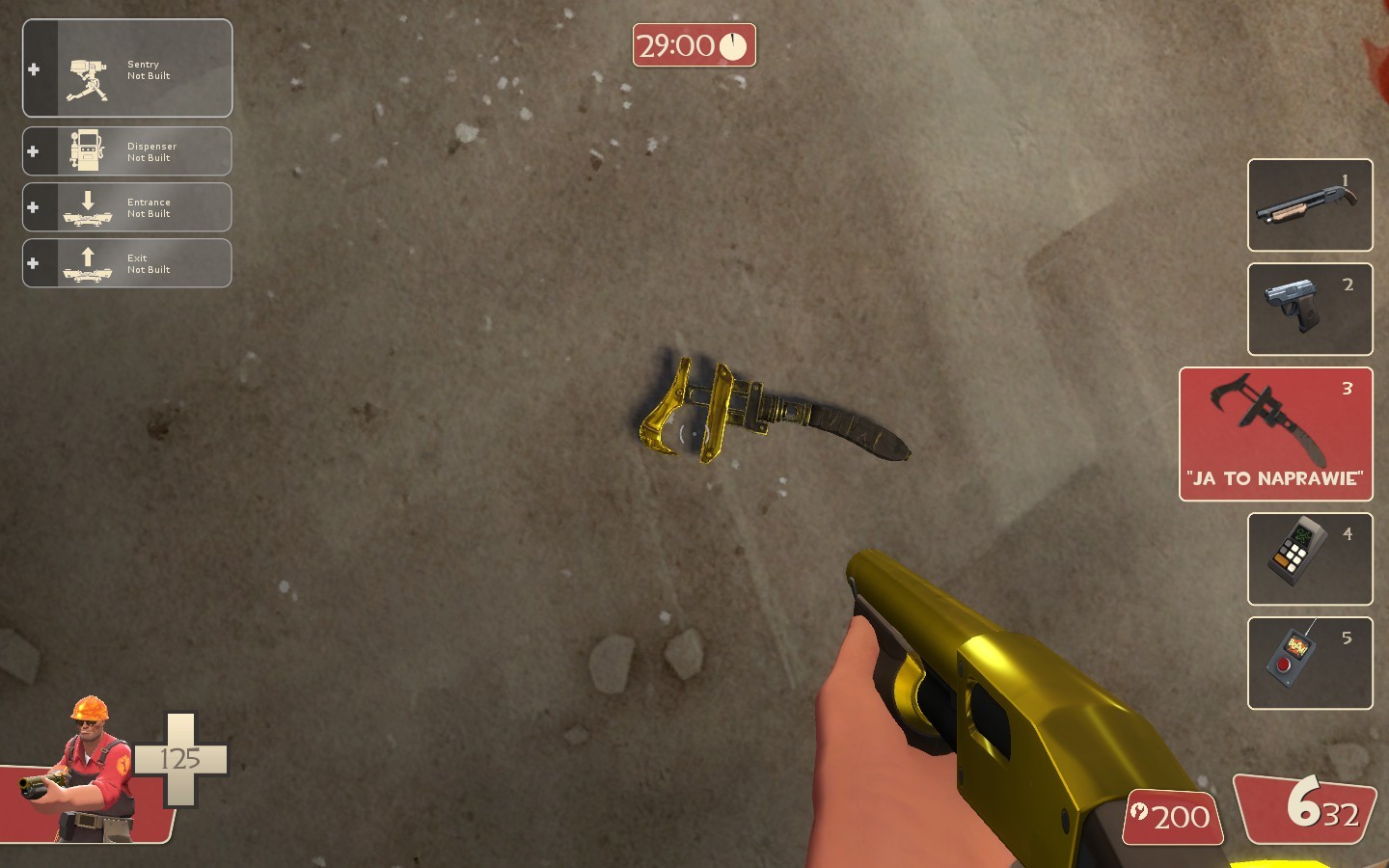
Task: Expand the plus next to Sentry
Action: pos(35,68)
